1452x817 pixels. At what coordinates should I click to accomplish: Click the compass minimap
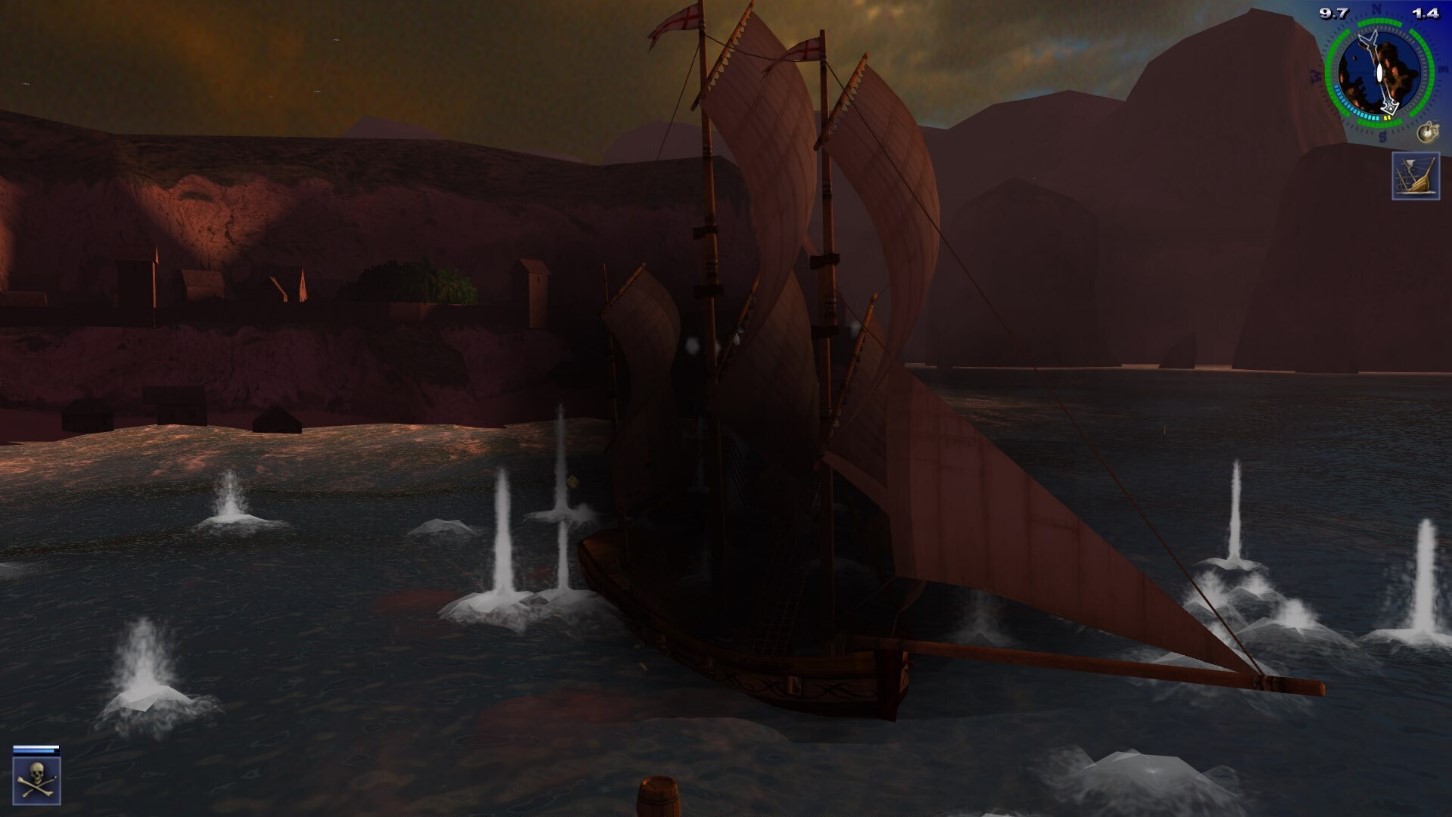click(1379, 73)
